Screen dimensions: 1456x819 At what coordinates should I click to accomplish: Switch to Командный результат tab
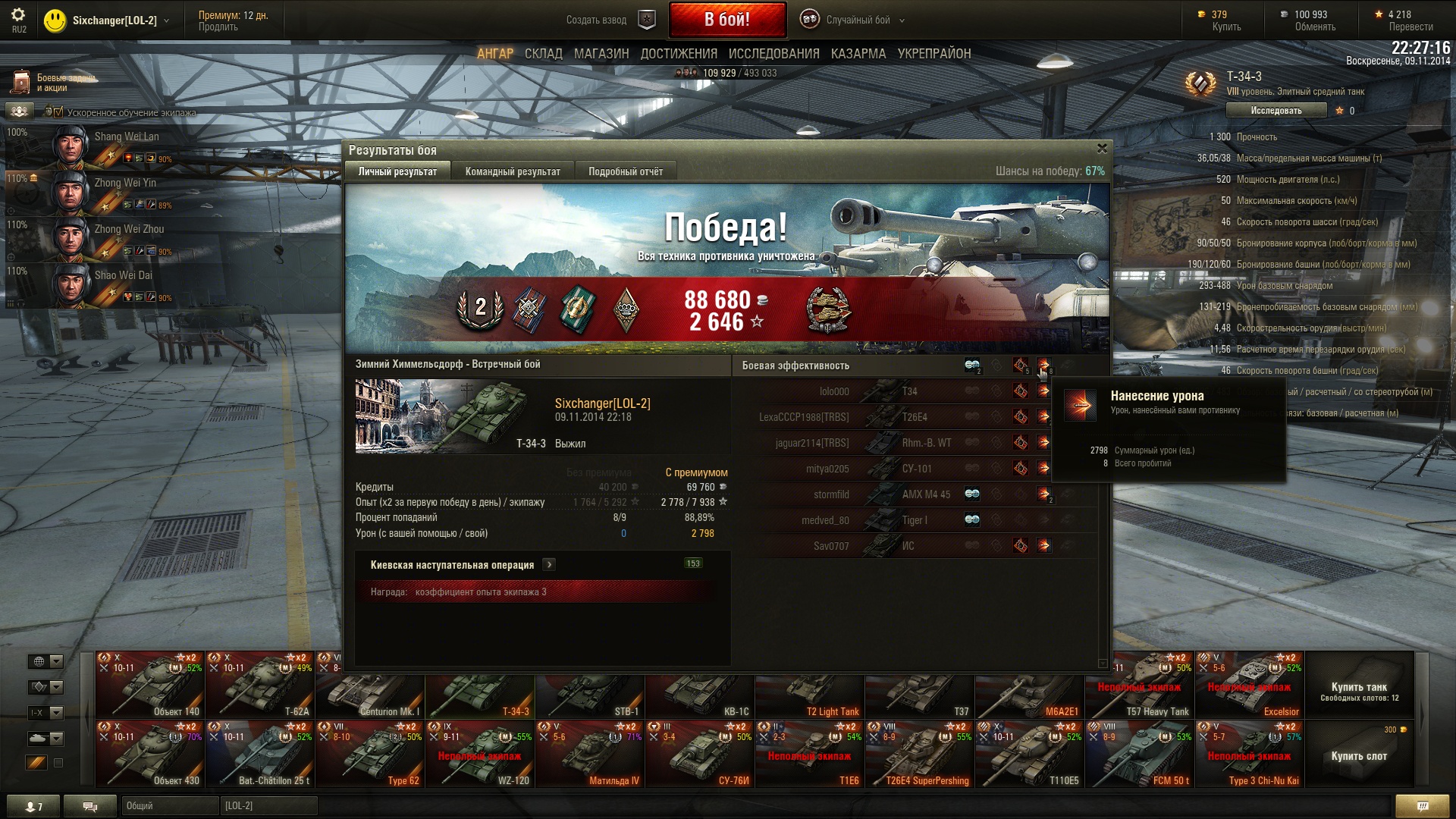(513, 171)
